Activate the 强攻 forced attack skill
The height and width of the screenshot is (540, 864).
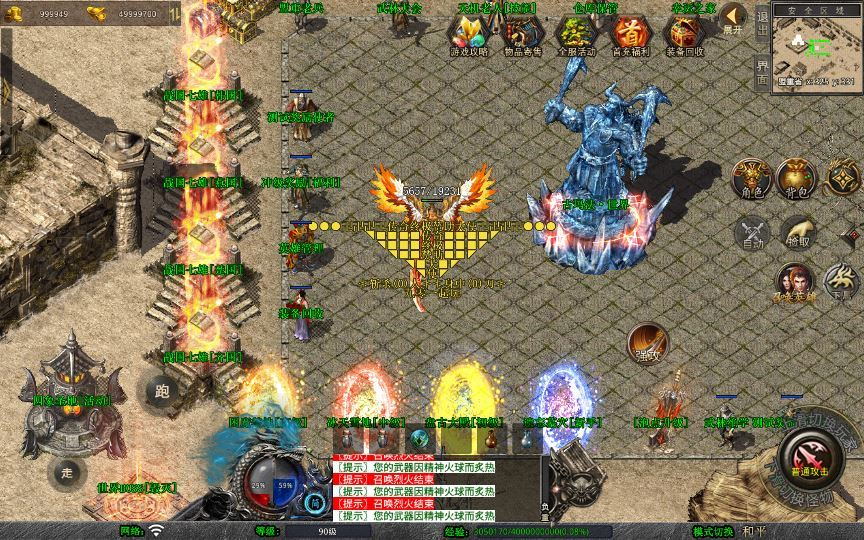click(648, 342)
